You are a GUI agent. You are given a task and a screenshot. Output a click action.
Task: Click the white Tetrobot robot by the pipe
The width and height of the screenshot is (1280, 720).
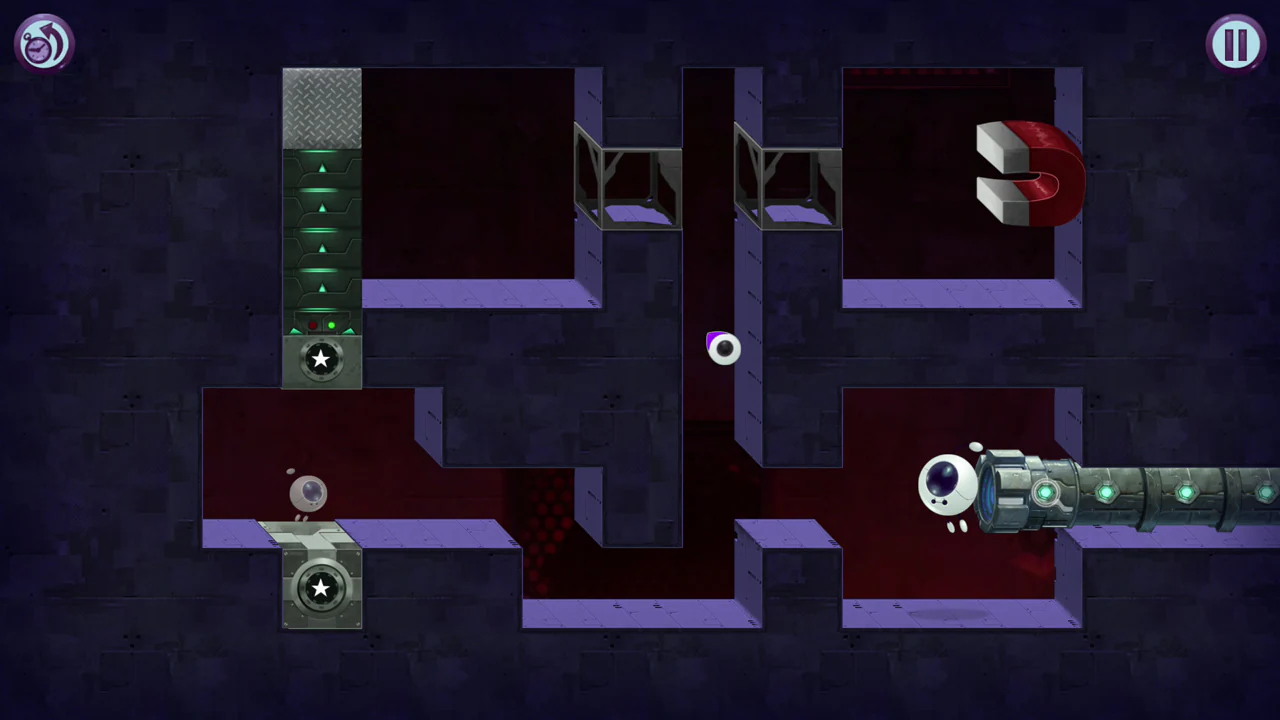[947, 487]
